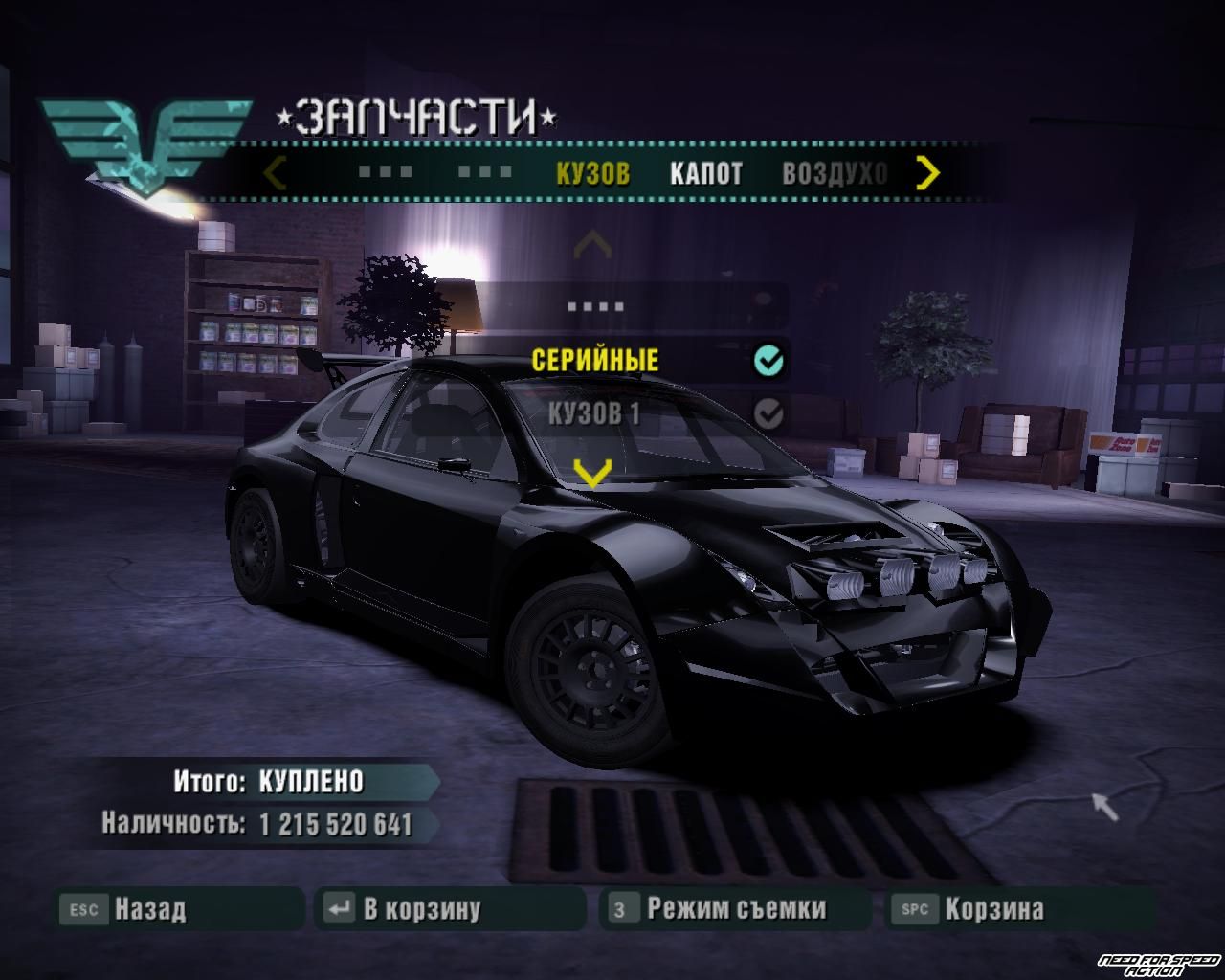
Task: Click the left arrow beside category tabs
Action: click(276, 173)
